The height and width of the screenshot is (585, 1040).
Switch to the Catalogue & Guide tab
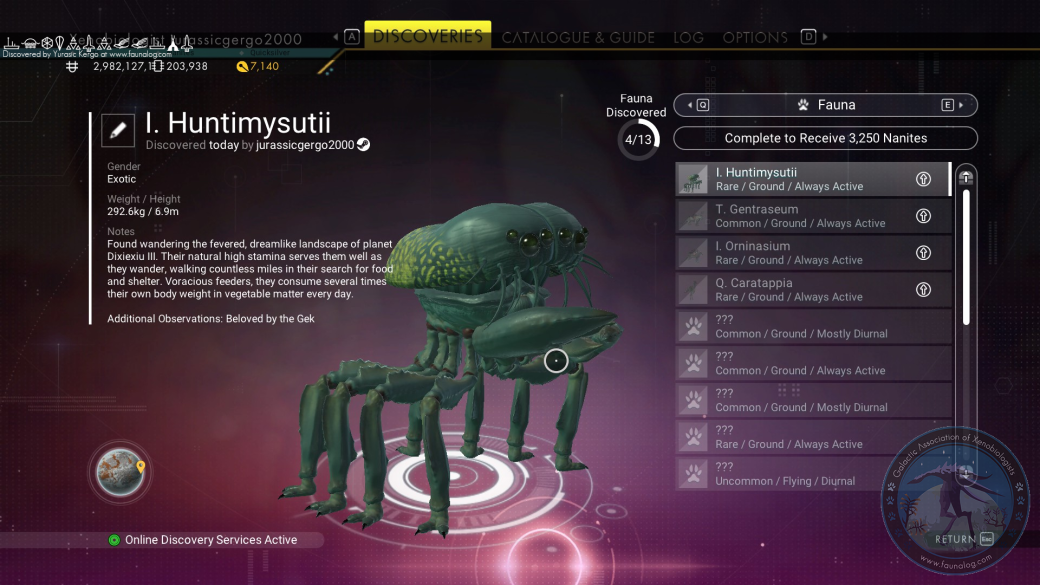[x=578, y=38]
